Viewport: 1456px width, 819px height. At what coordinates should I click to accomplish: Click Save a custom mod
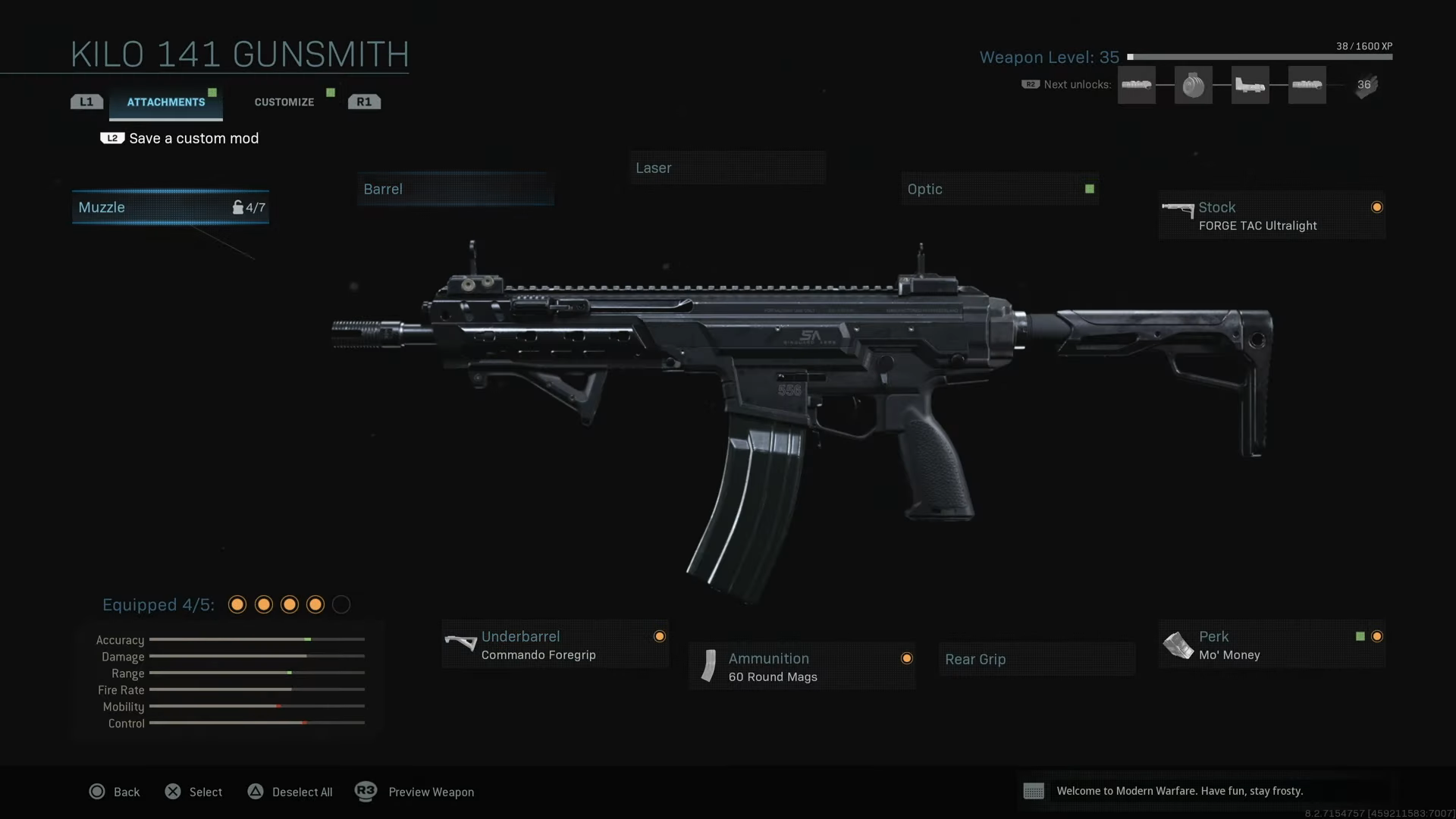click(193, 138)
